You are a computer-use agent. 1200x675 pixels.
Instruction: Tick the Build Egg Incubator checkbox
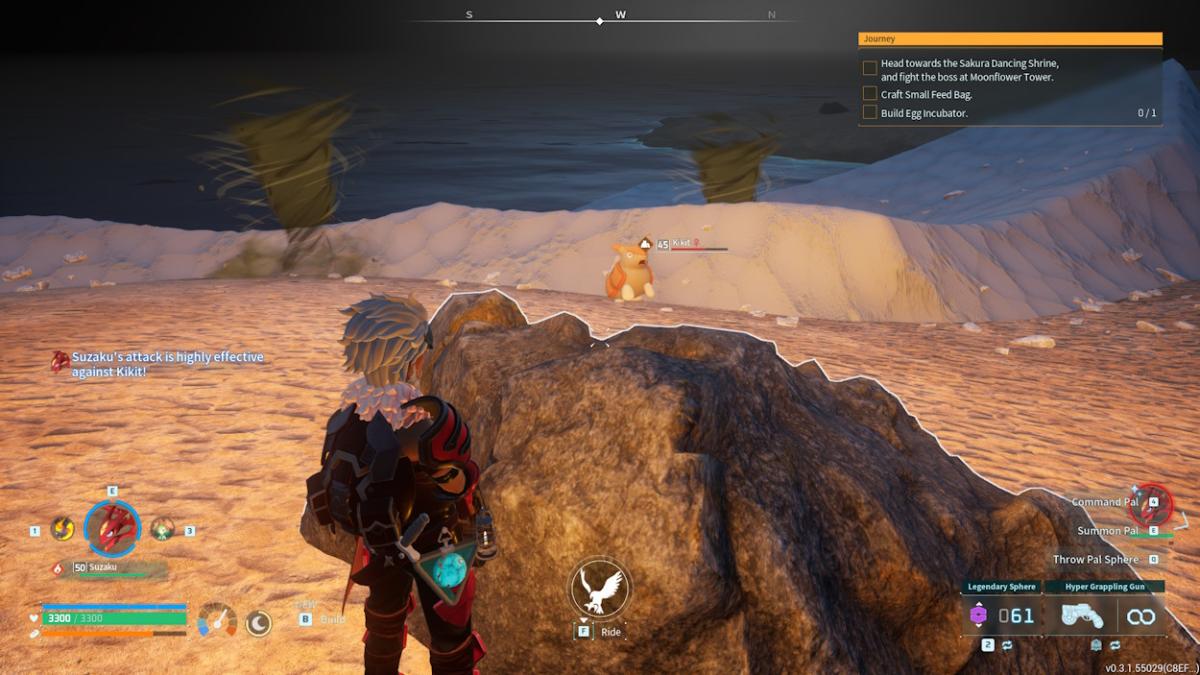pos(870,113)
